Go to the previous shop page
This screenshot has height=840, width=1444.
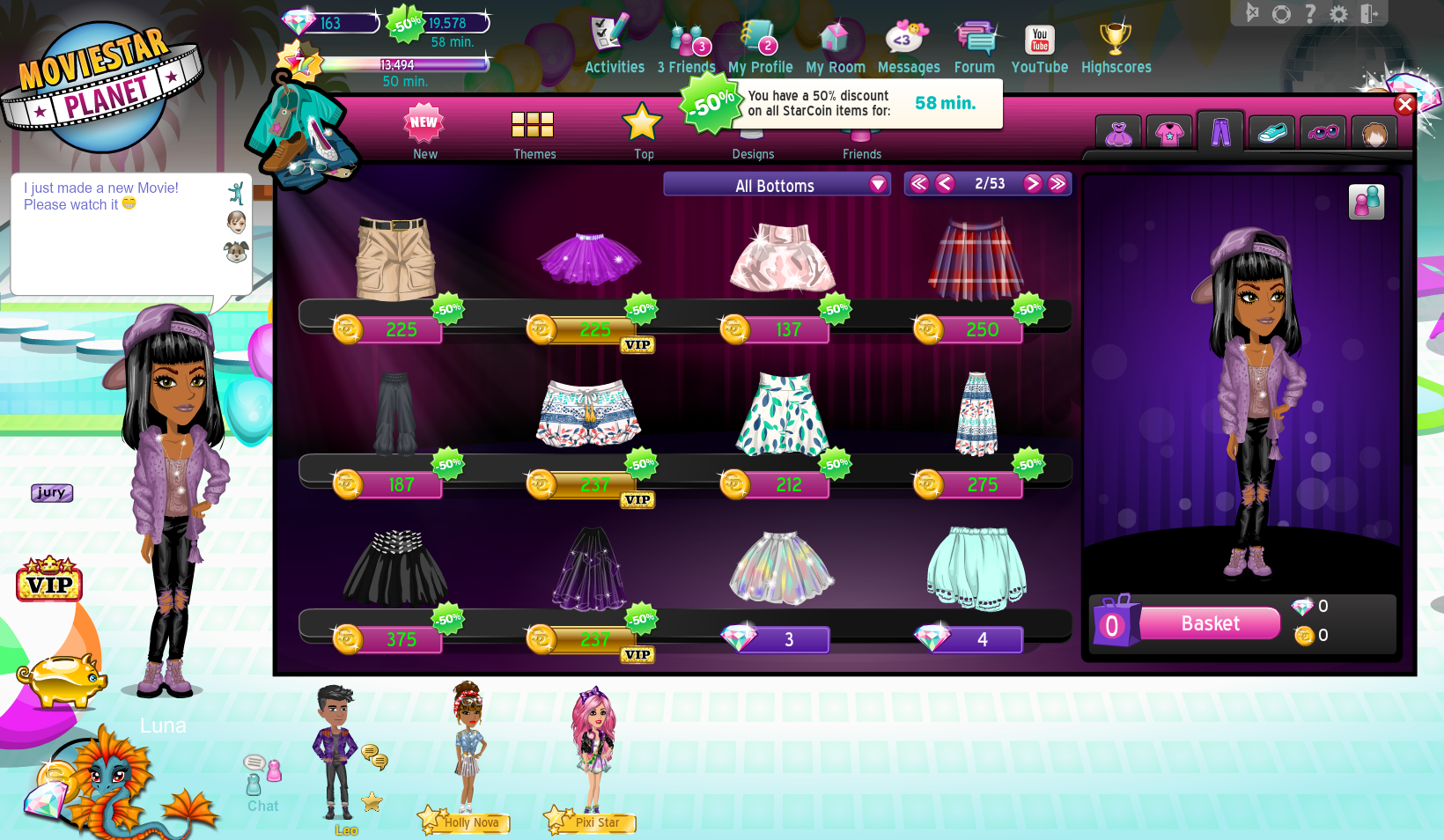click(945, 183)
